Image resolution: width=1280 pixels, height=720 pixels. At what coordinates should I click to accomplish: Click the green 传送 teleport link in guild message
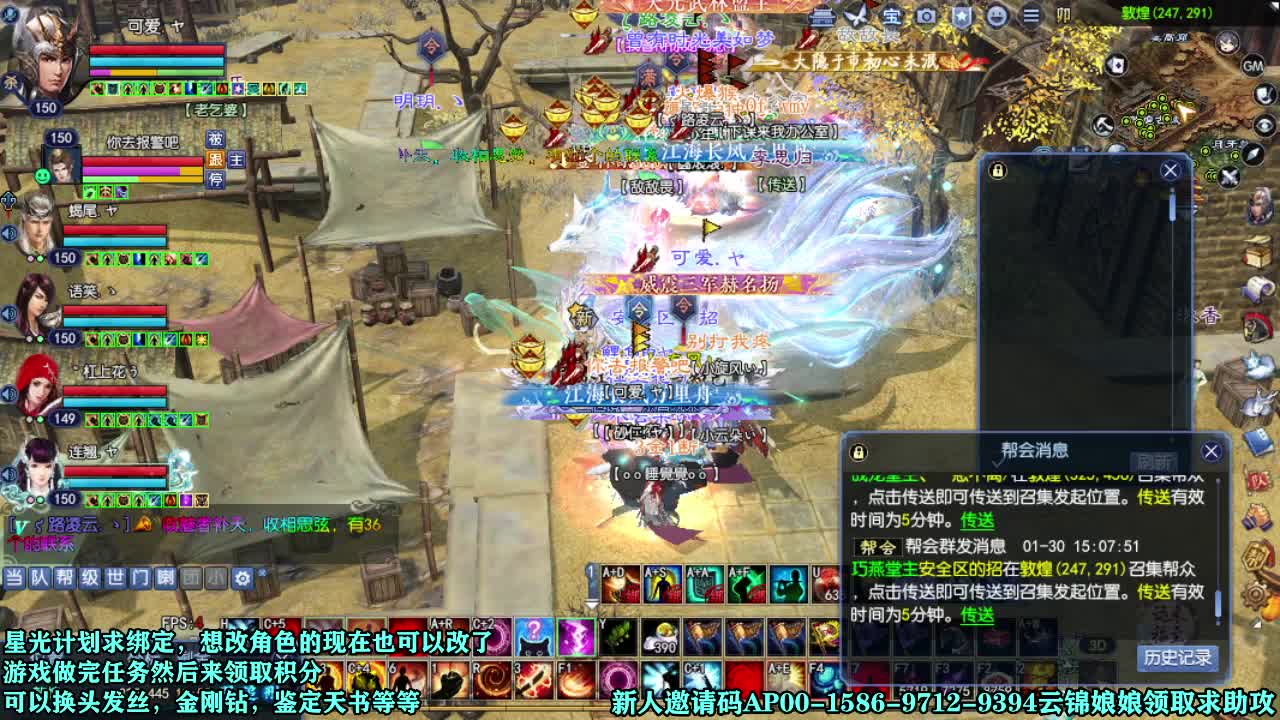point(977,616)
